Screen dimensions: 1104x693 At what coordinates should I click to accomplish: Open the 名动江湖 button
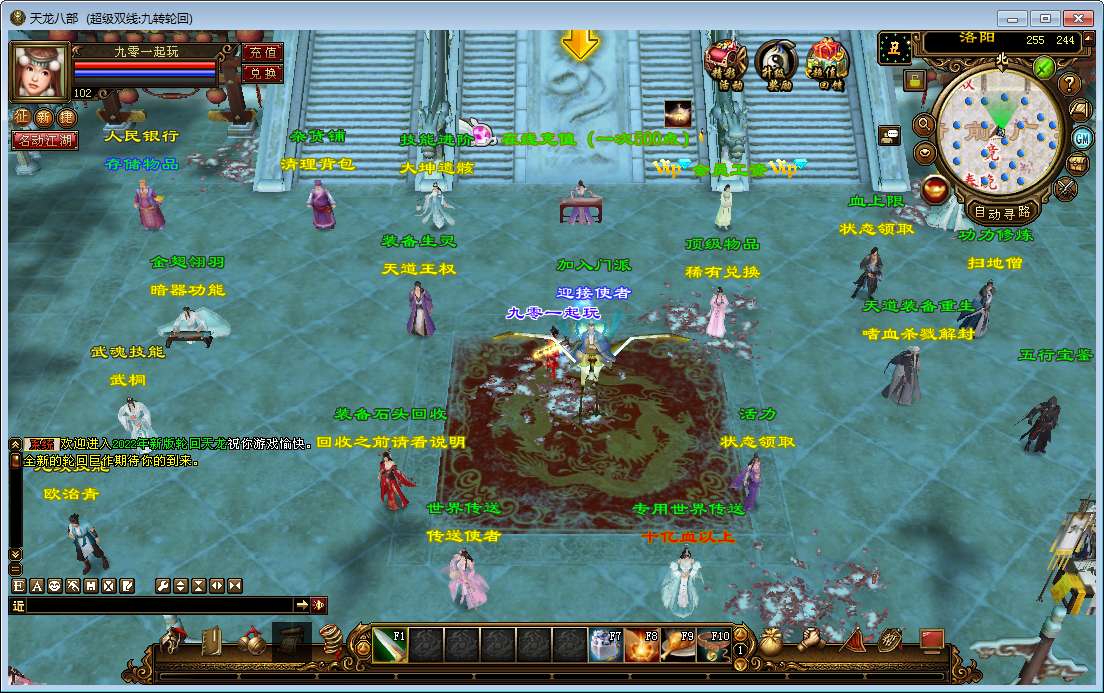[x=44, y=141]
